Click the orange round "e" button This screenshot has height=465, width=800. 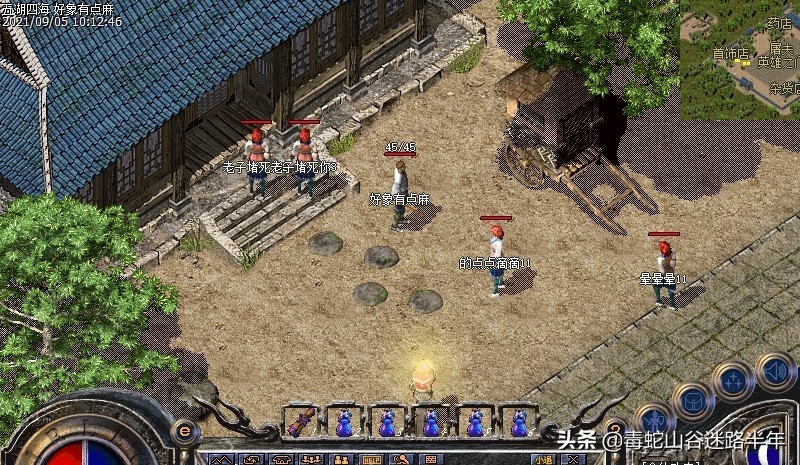coord(184,432)
